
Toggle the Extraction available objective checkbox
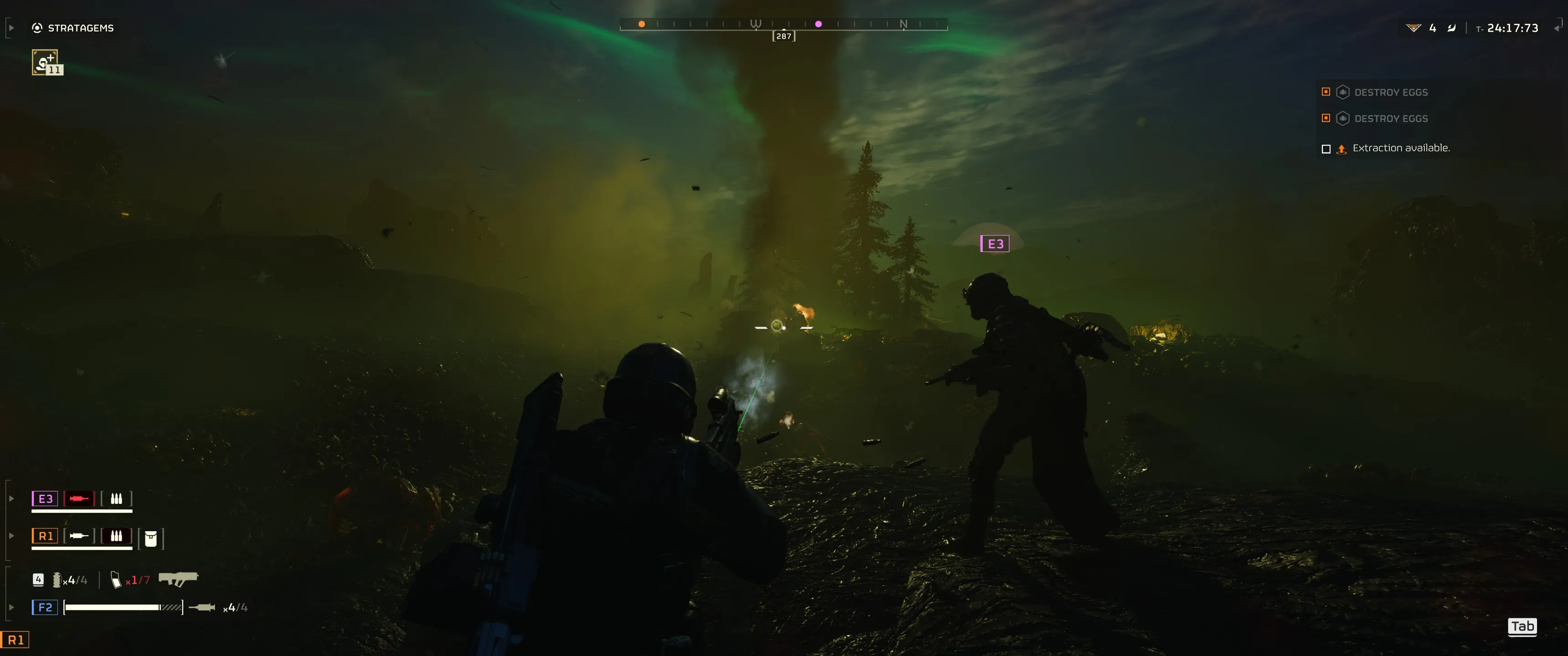click(1326, 149)
